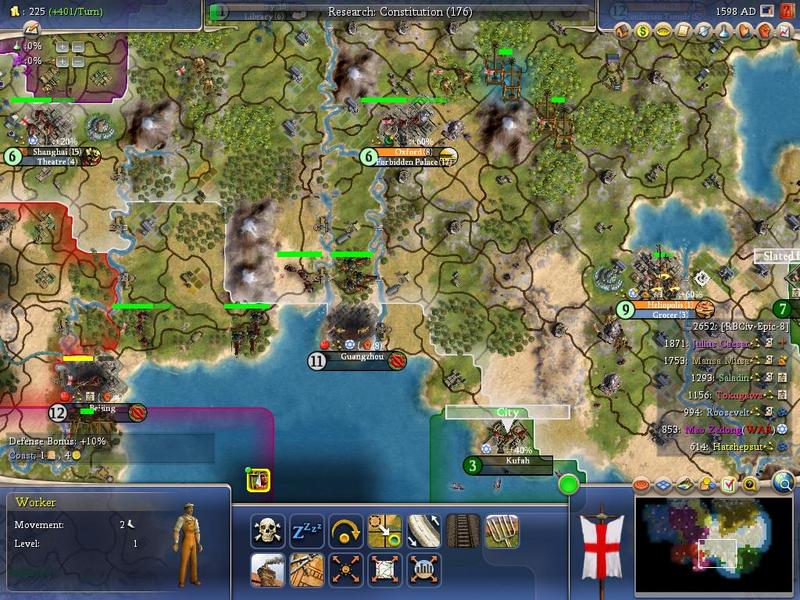This screenshot has width=800, height=600.
Task: Build a farm with the pitchfork icon
Action: point(502,531)
